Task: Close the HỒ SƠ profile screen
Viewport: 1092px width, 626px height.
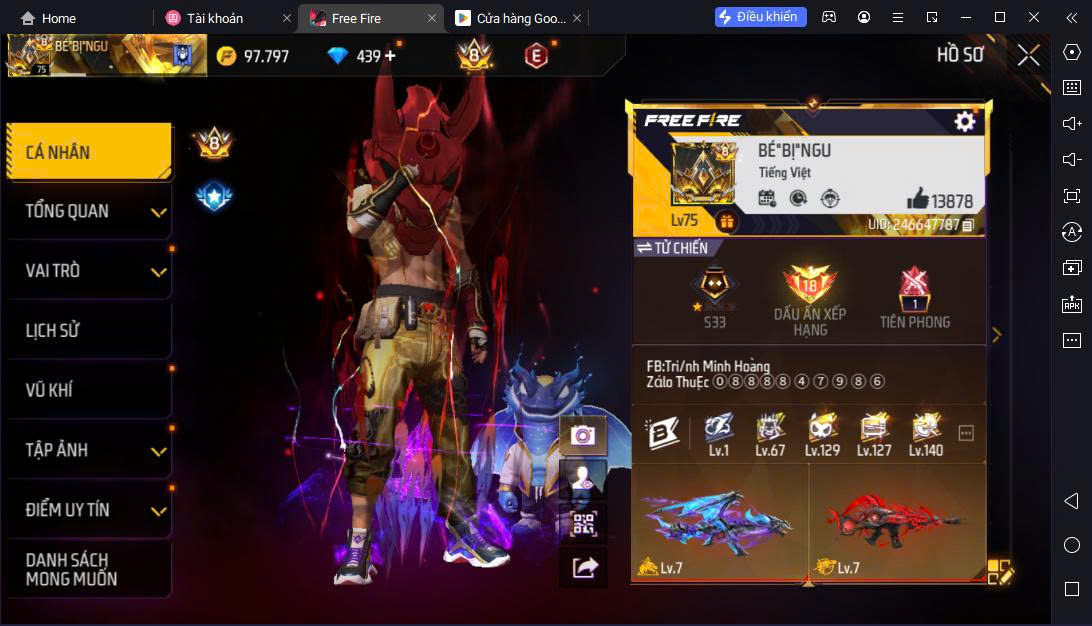Action: (x=1028, y=55)
